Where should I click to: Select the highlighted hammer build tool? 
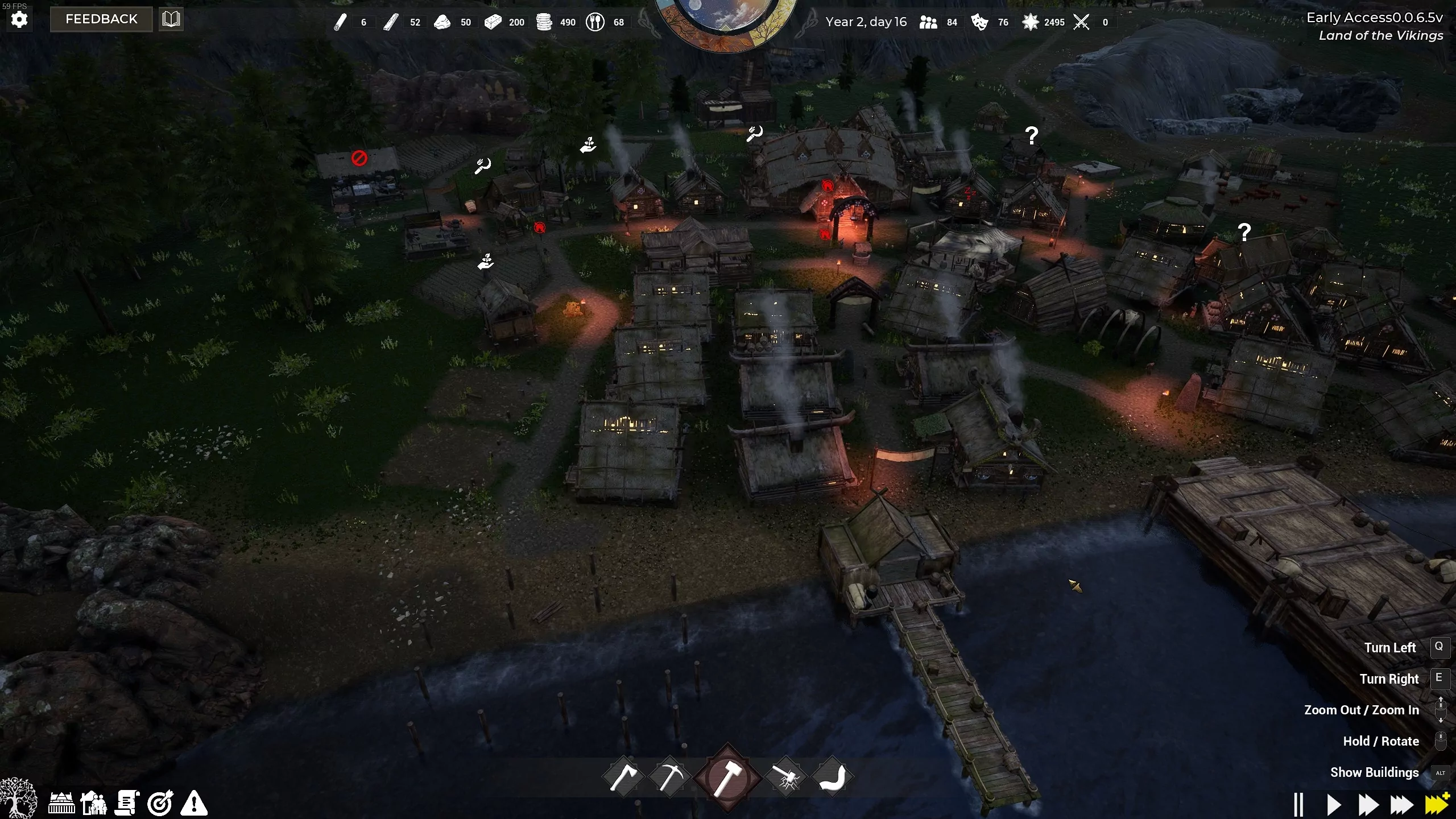727,777
